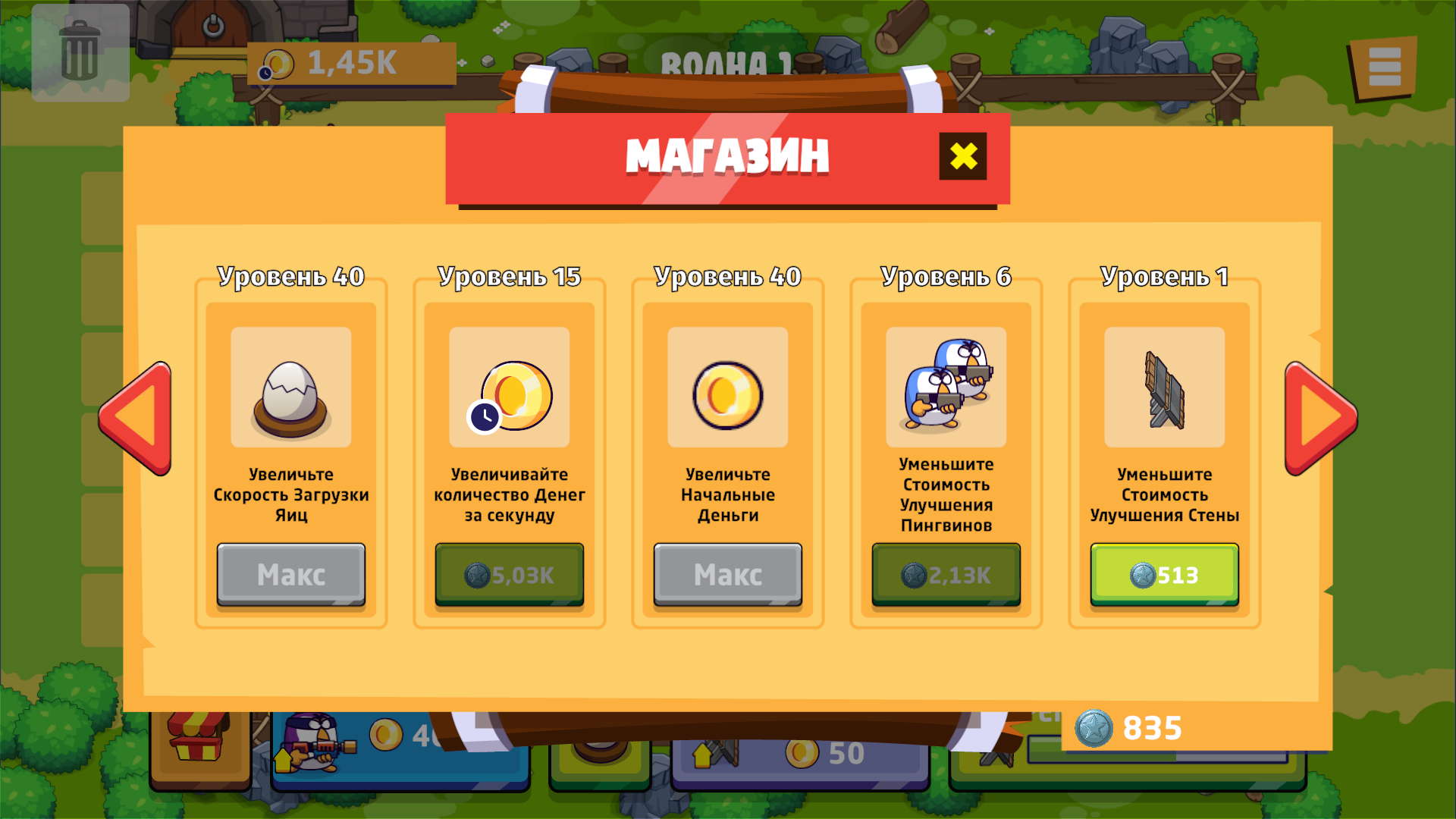The height and width of the screenshot is (819, 1456).
Task: Select the wall icon for wall upgrade discount
Action: pyautogui.click(x=1164, y=387)
